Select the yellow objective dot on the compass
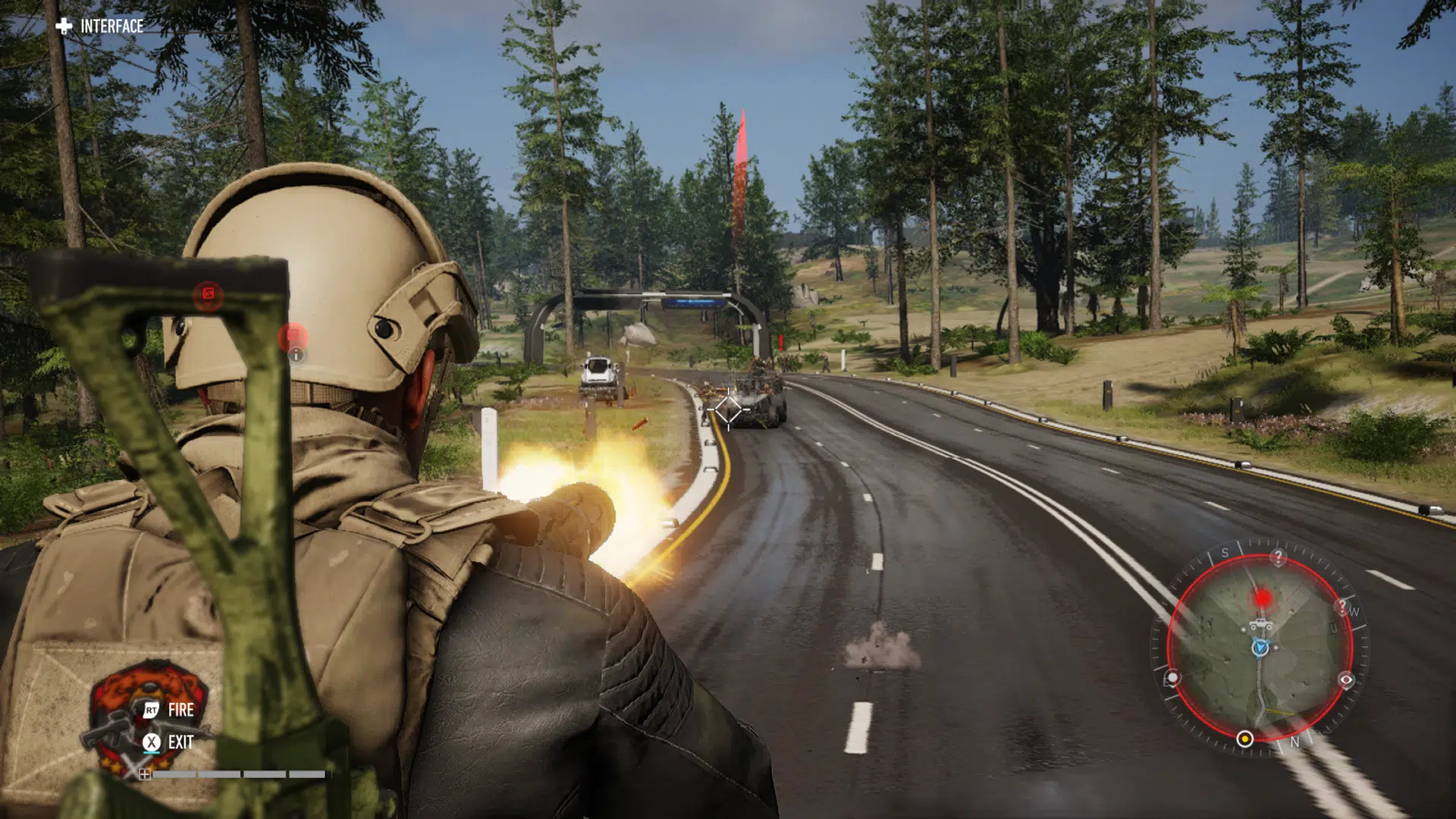1456x819 pixels. coord(1245,739)
